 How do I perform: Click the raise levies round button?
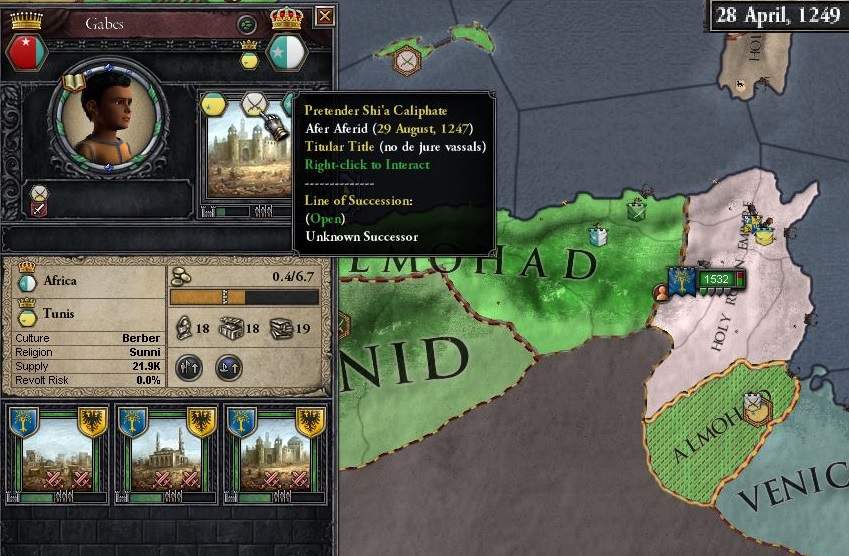189,367
